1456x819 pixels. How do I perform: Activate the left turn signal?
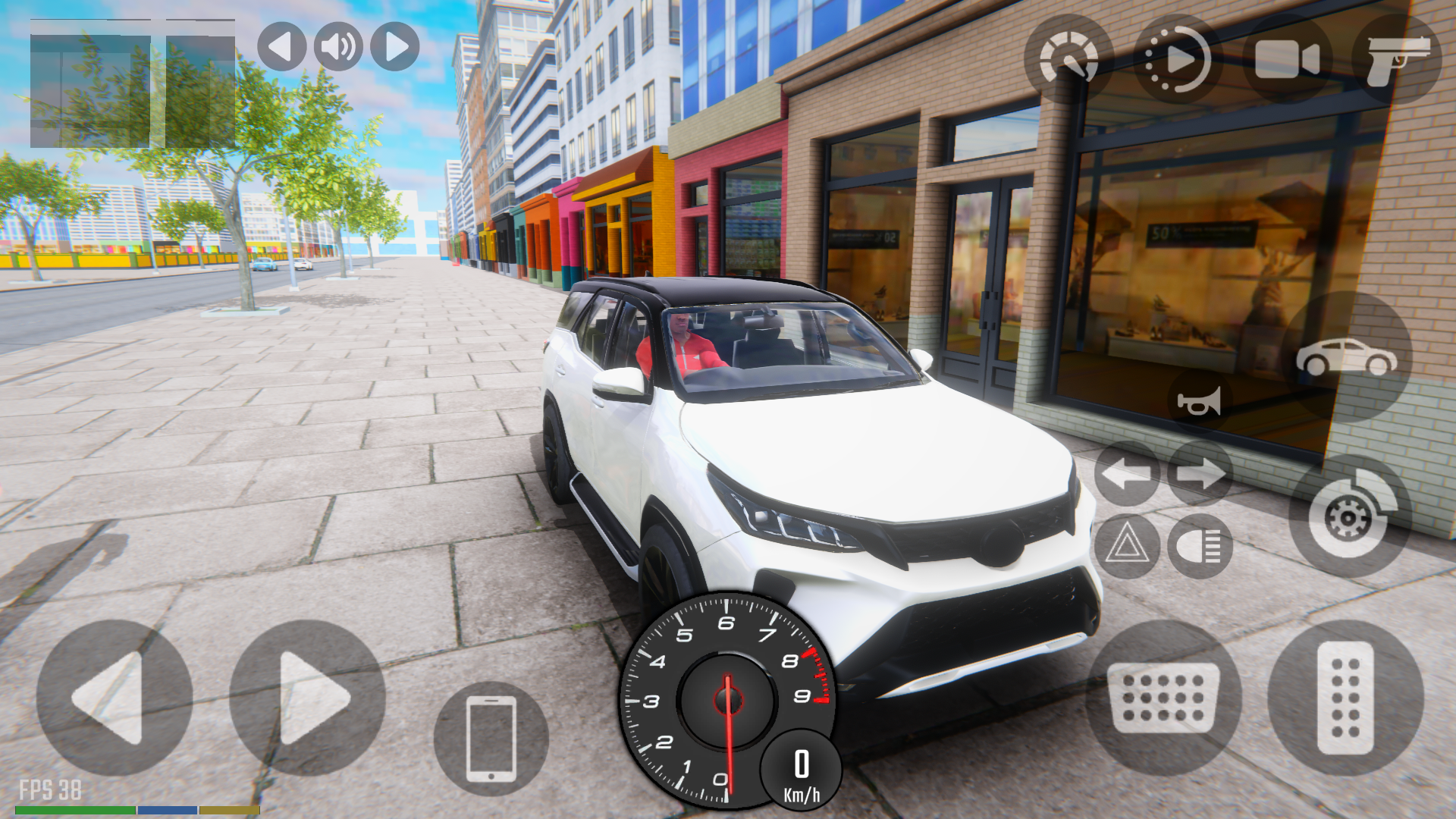pyautogui.click(x=1126, y=474)
